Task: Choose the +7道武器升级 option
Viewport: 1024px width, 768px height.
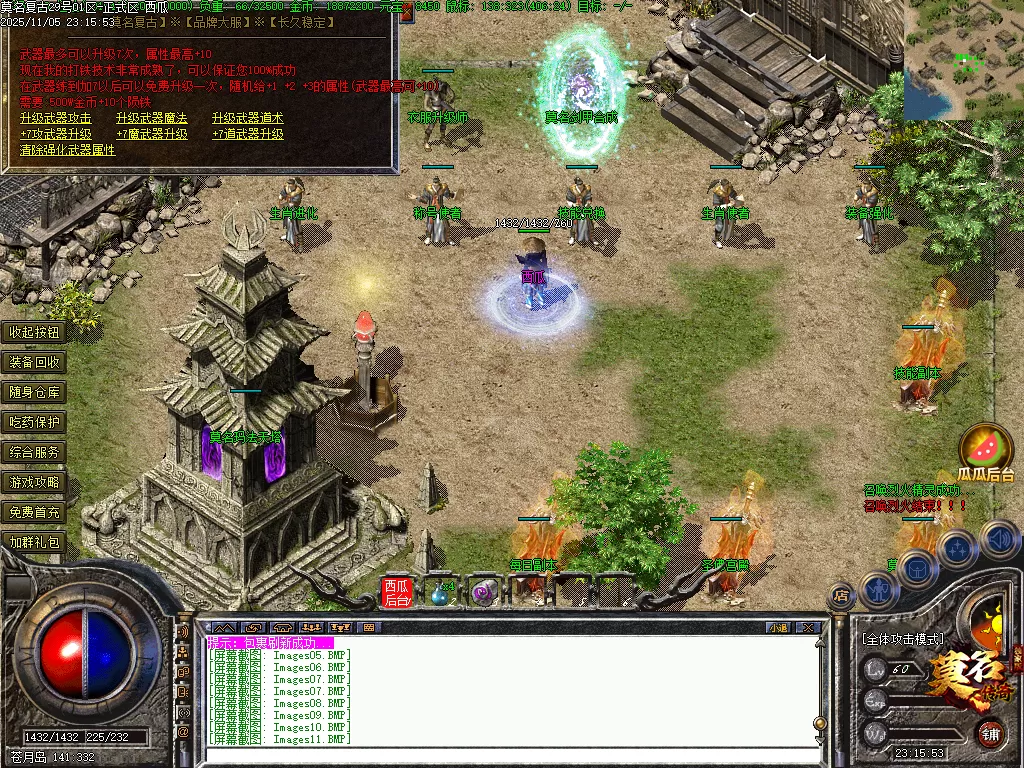Action: (247, 134)
